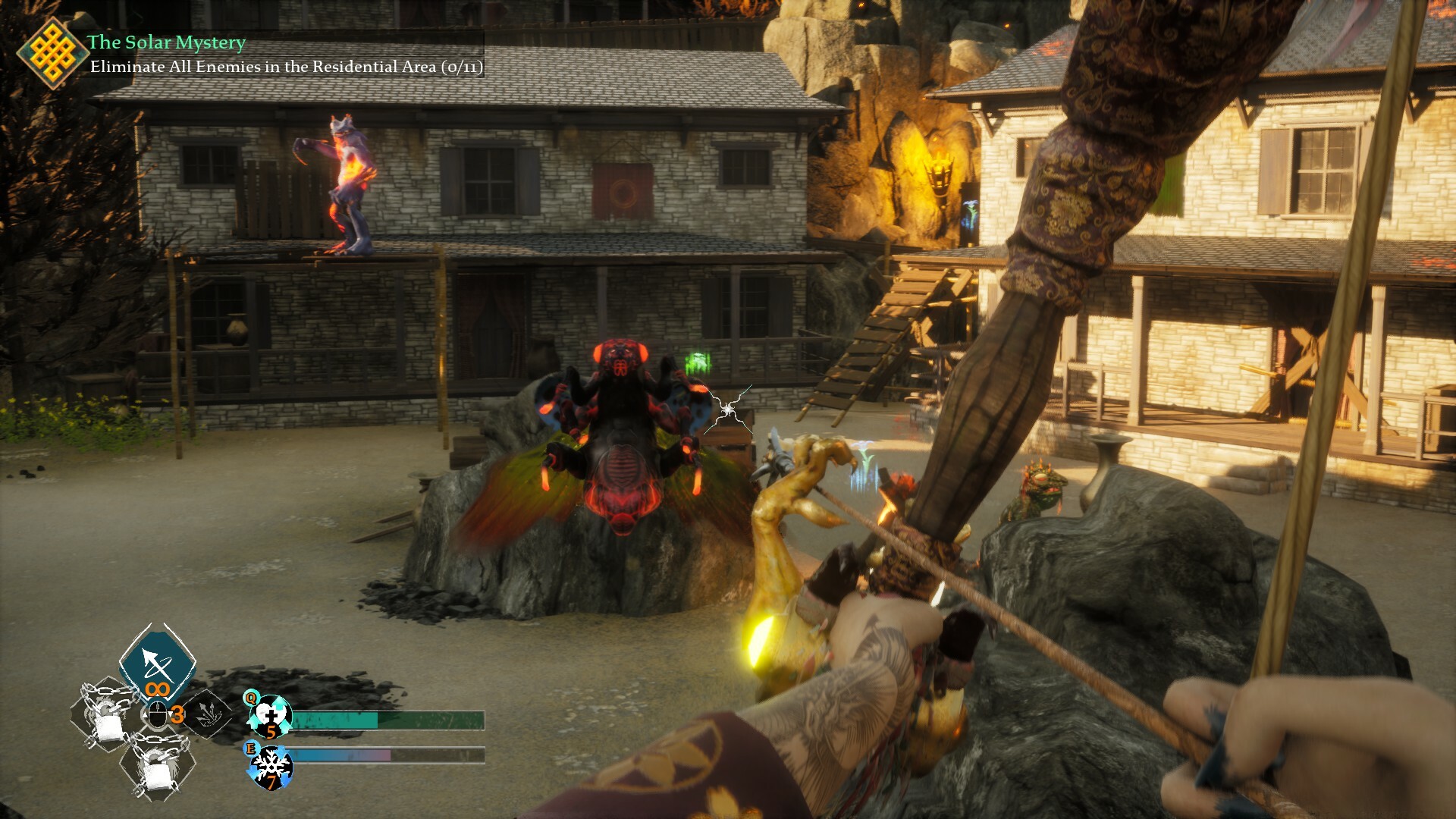Click the crosshair at screen center
1456x819 pixels.
726,408
